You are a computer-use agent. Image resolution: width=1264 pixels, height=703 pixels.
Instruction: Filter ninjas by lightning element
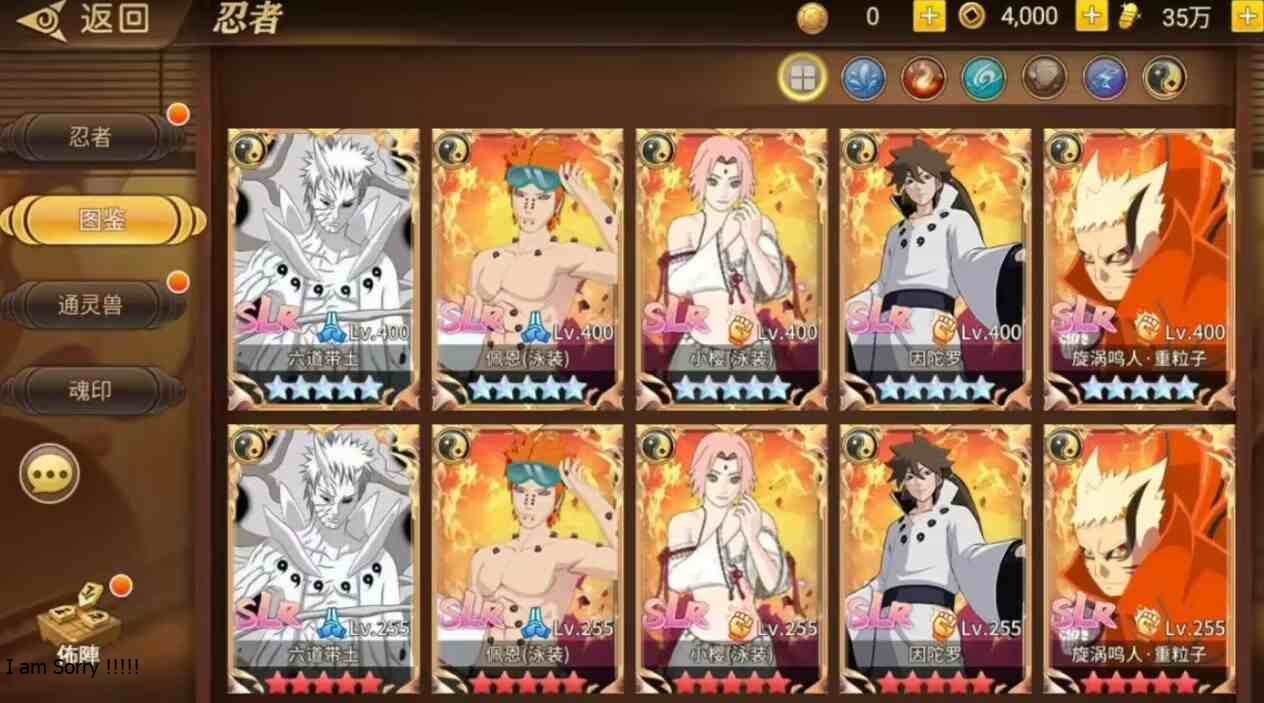click(1105, 78)
